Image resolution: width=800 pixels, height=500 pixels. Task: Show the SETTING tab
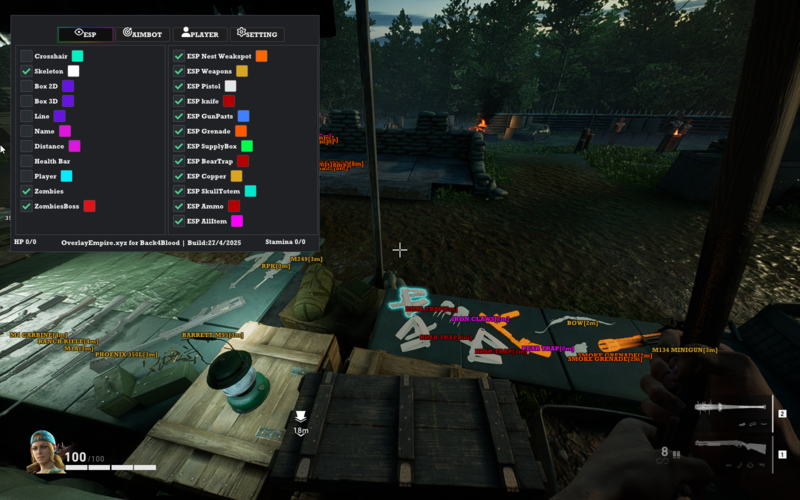pos(257,34)
